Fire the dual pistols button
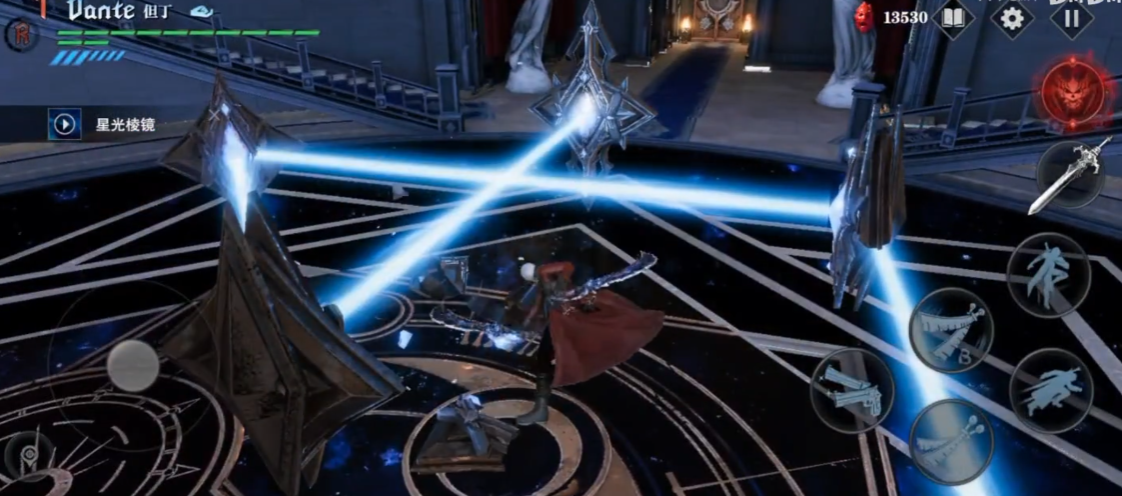The height and width of the screenshot is (496, 1122). (x=852, y=390)
